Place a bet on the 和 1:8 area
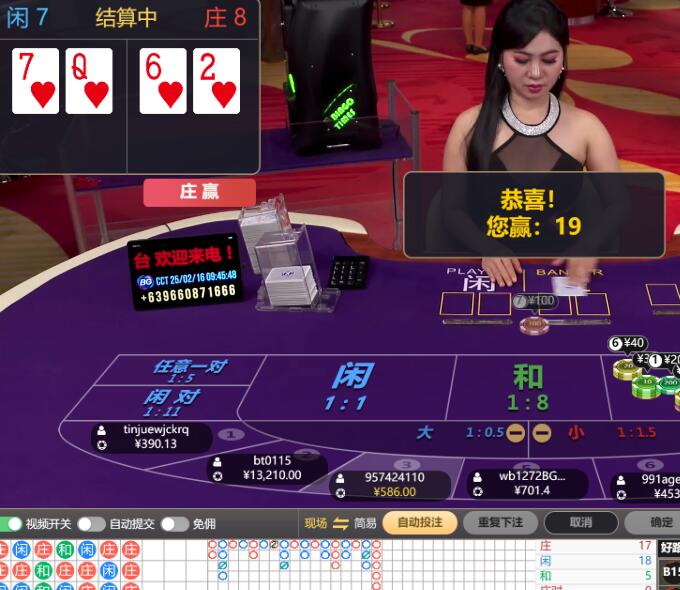Viewport: 680px width, 590px height. 527,387
